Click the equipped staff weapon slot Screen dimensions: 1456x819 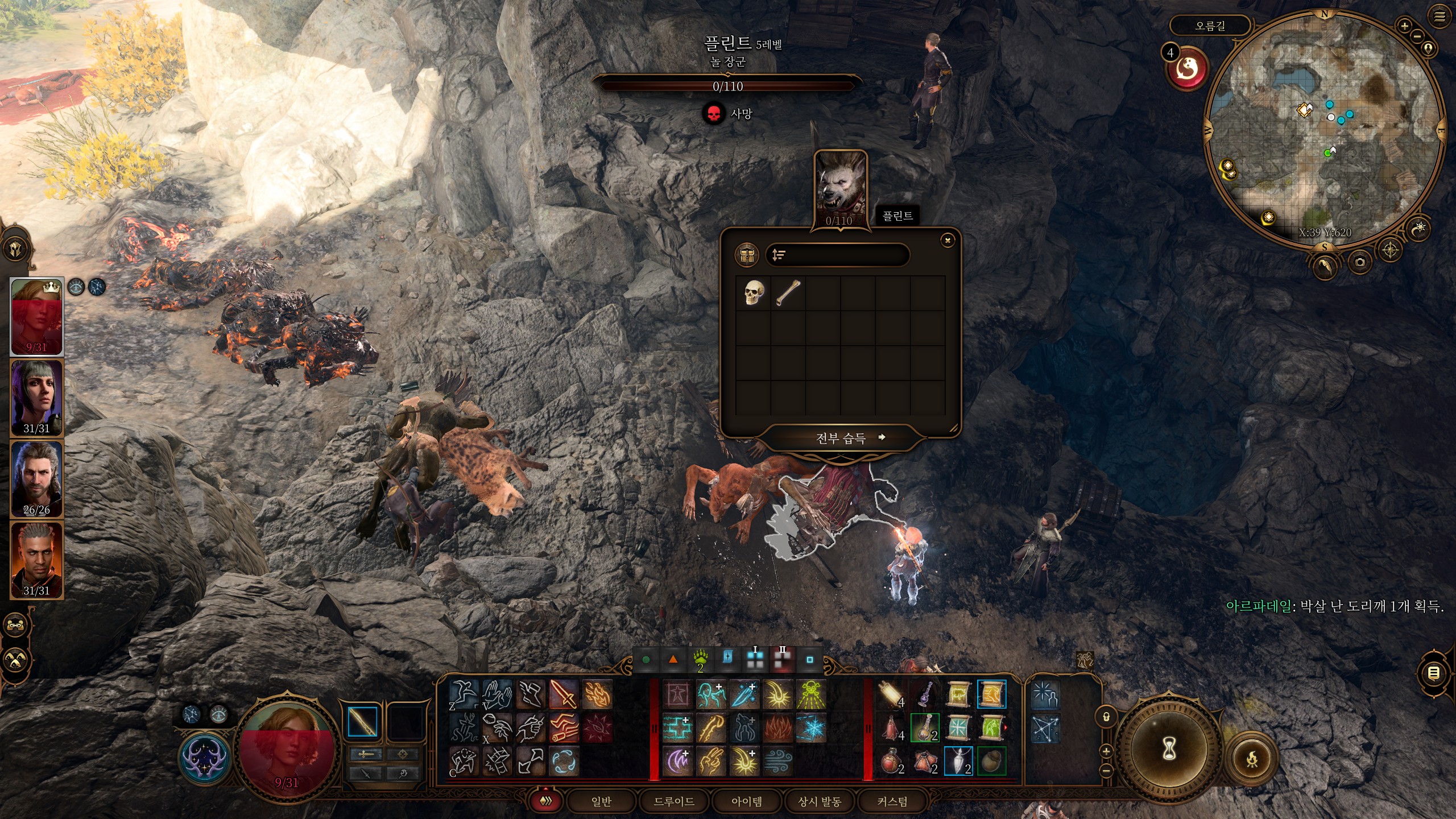[x=362, y=722]
